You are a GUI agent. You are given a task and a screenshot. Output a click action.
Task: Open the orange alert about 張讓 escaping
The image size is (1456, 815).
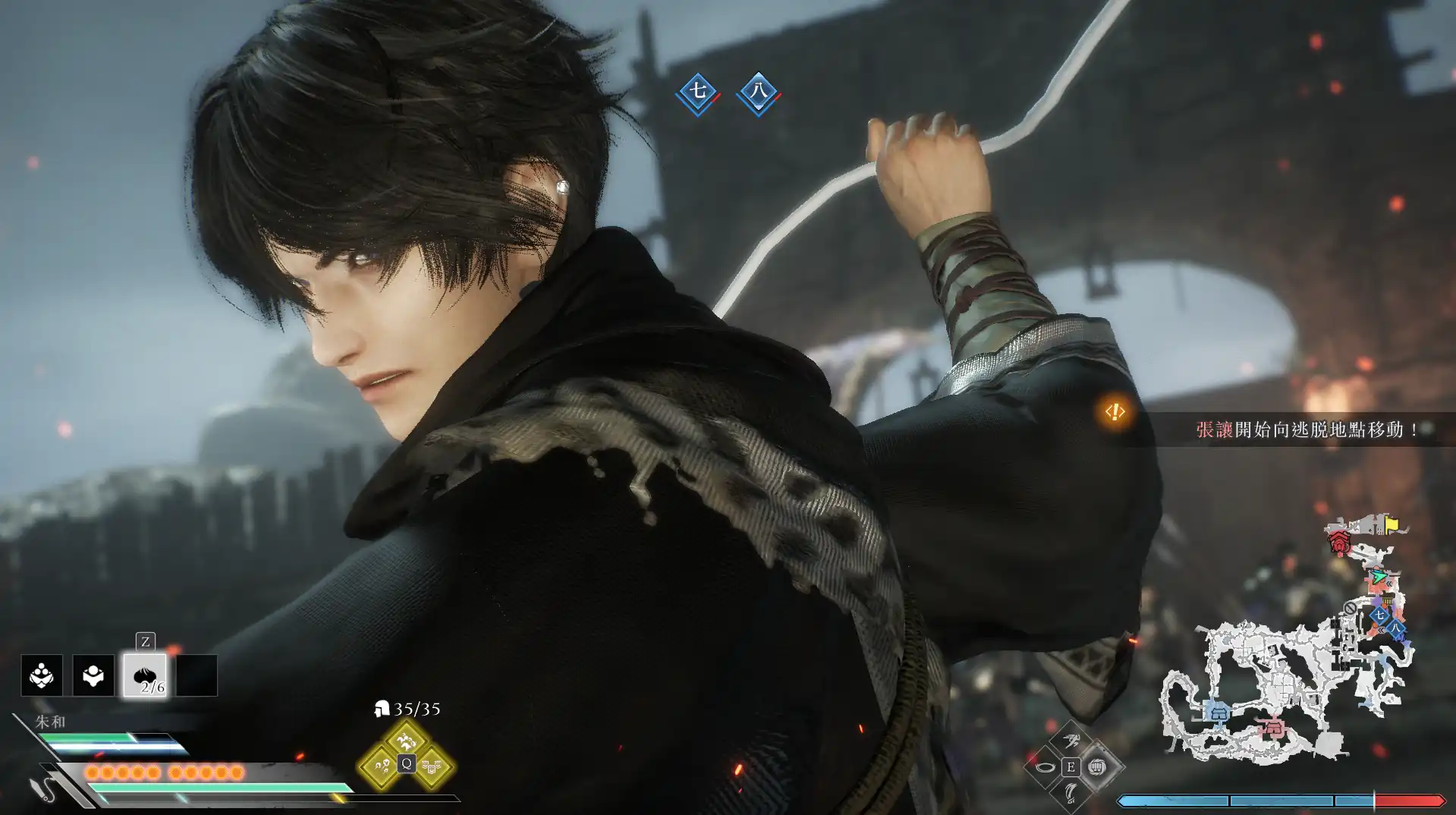pyautogui.click(x=1115, y=412)
